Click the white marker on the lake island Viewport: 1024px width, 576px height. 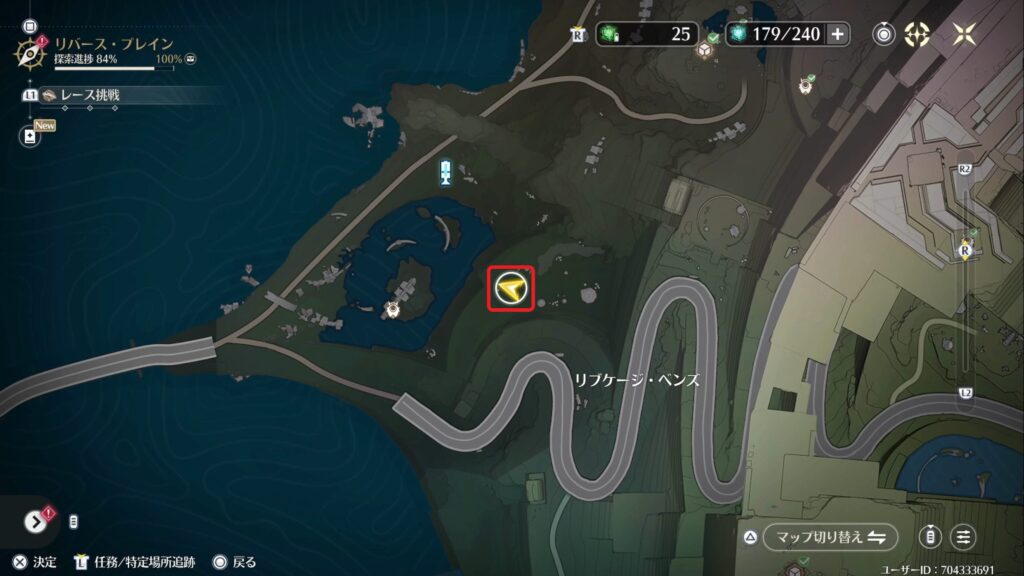click(x=394, y=309)
